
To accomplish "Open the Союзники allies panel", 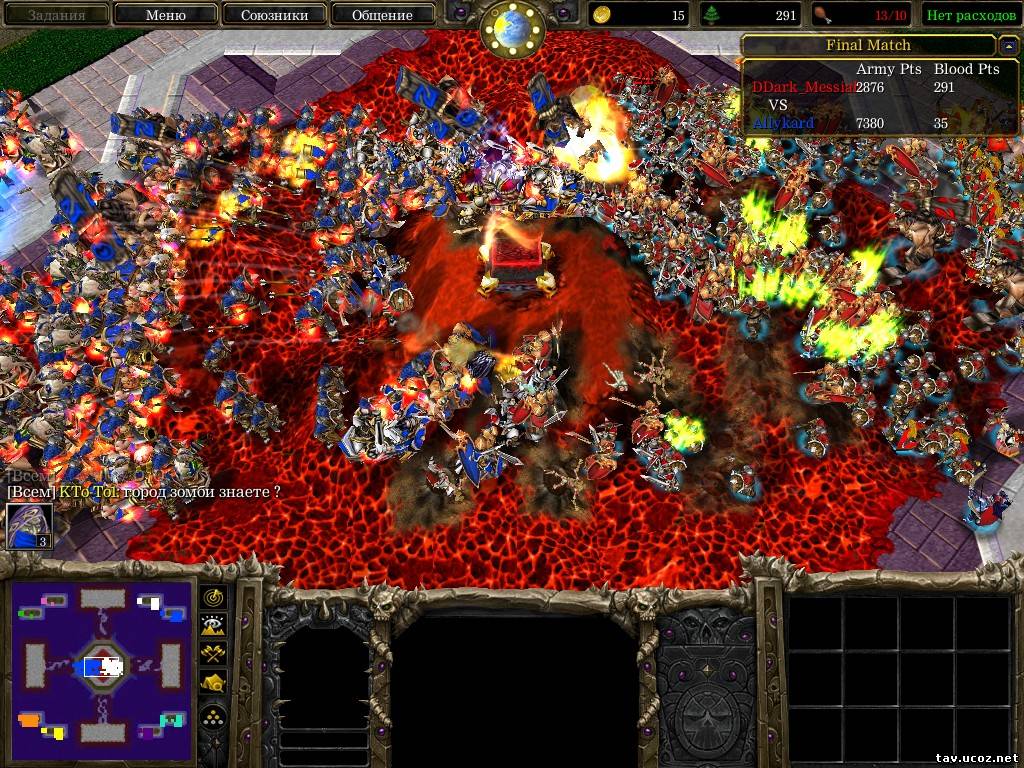I will point(274,15).
